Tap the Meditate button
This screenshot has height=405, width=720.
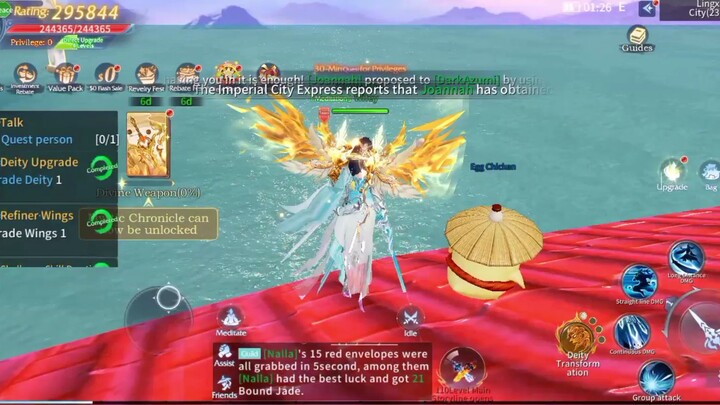point(231,318)
